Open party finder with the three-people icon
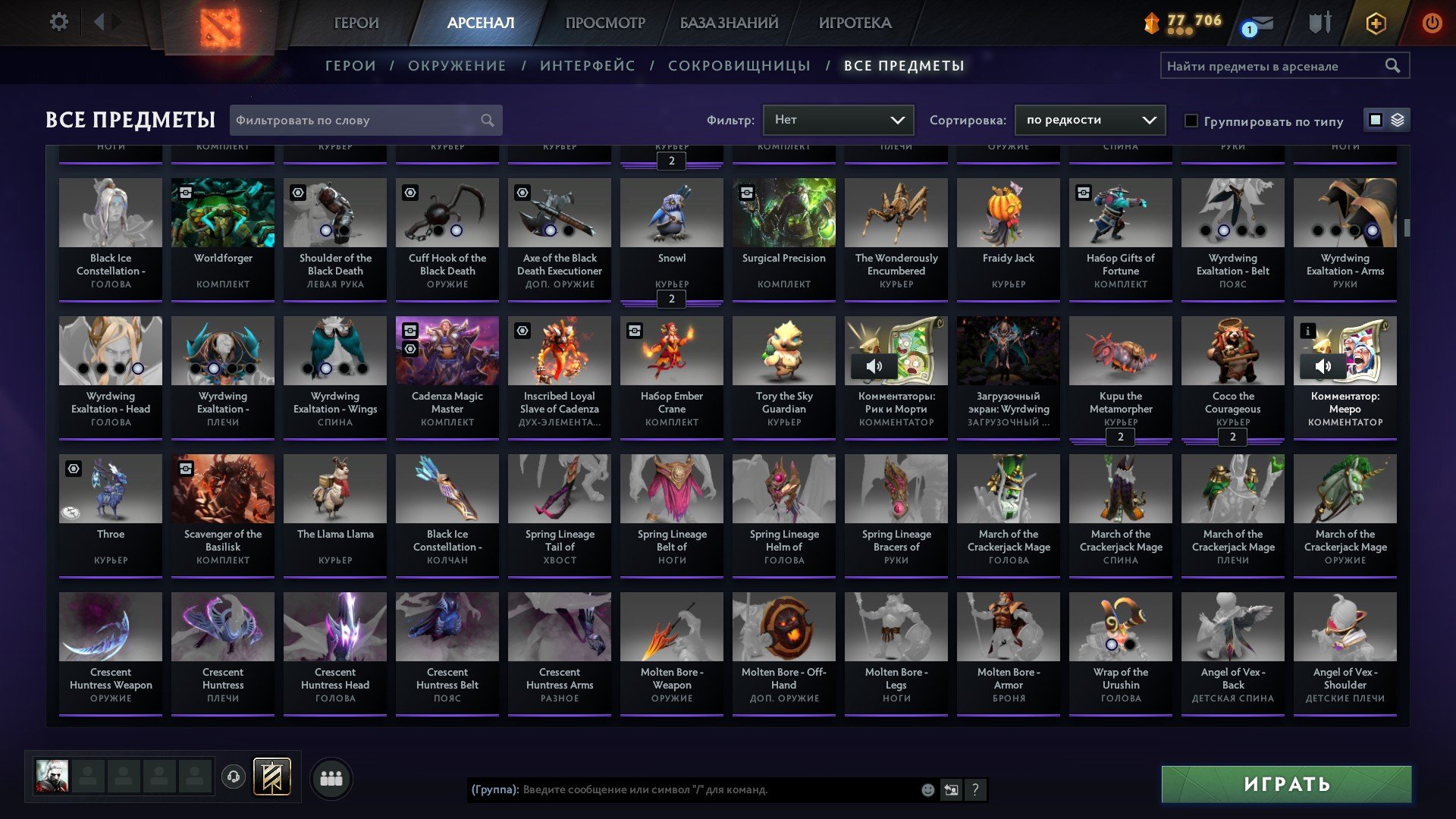1456x819 pixels. coord(331,777)
